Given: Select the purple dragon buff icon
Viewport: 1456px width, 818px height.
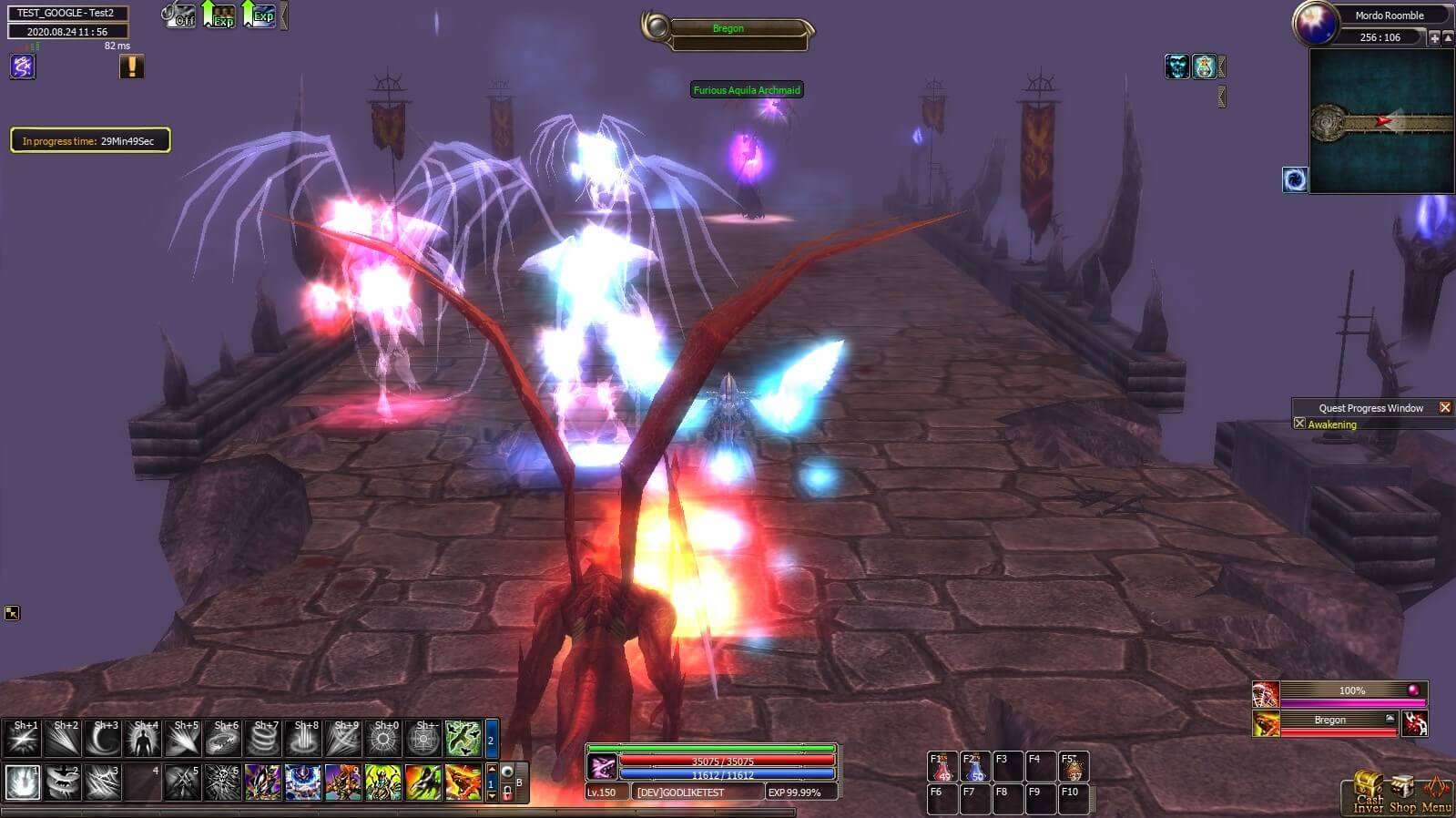Looking at the screenshot, I should tap(23, 66).
